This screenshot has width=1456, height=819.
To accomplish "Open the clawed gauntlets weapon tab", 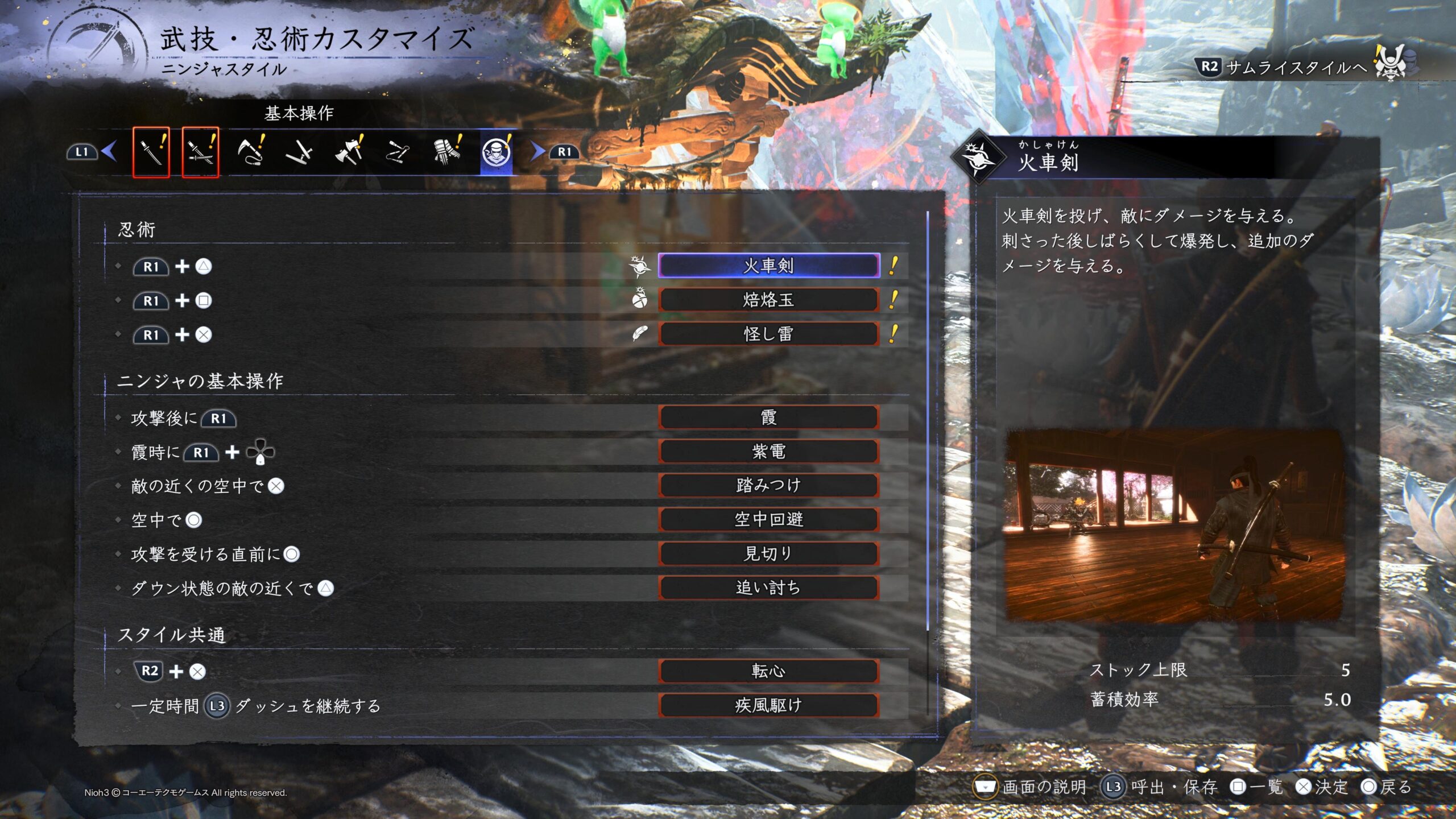I will 447,152.
